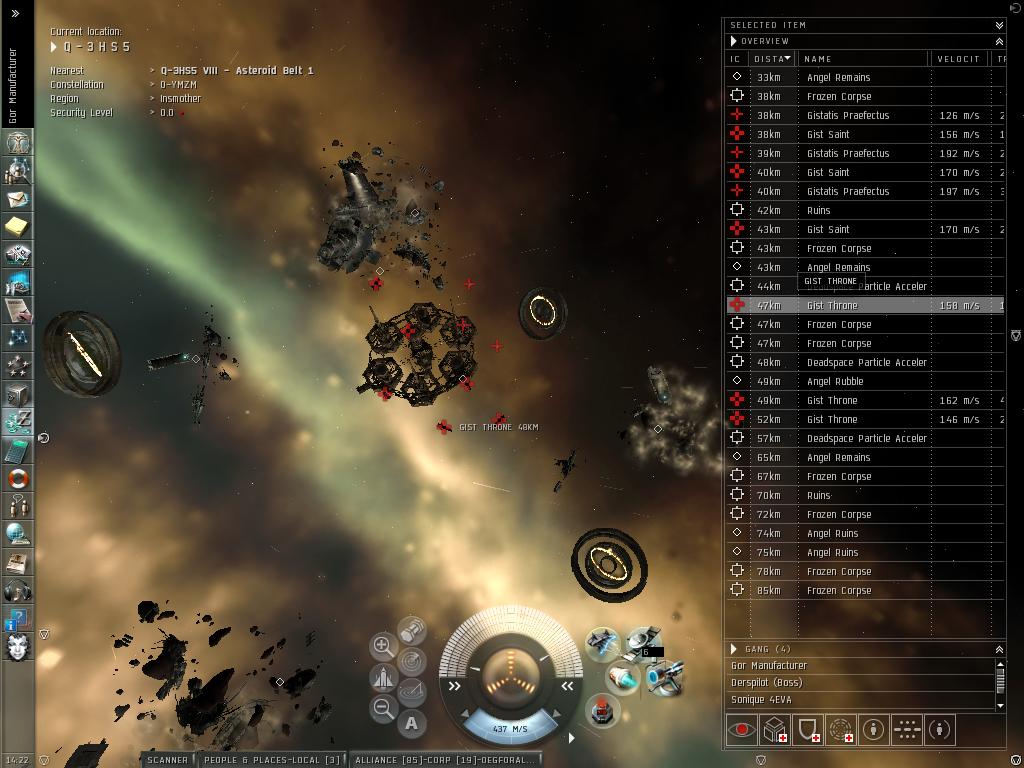1024x768 pixels.
Task: Click the shield with red cross button
Action: pyautogui.click(x=809, y=730)
